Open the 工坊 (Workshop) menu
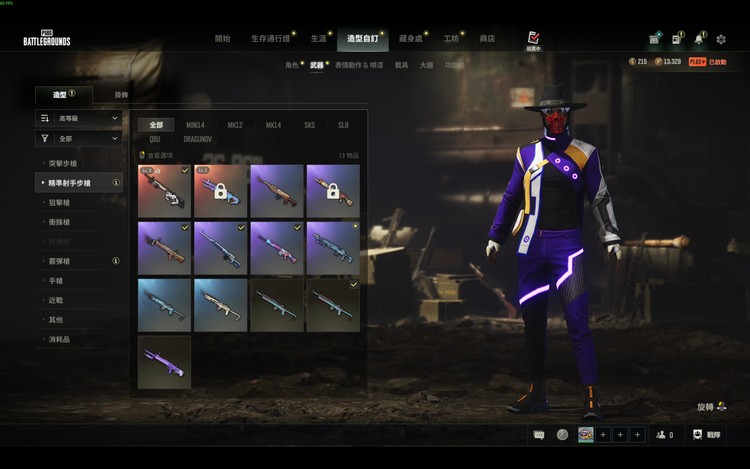 (x=452, y=39)
